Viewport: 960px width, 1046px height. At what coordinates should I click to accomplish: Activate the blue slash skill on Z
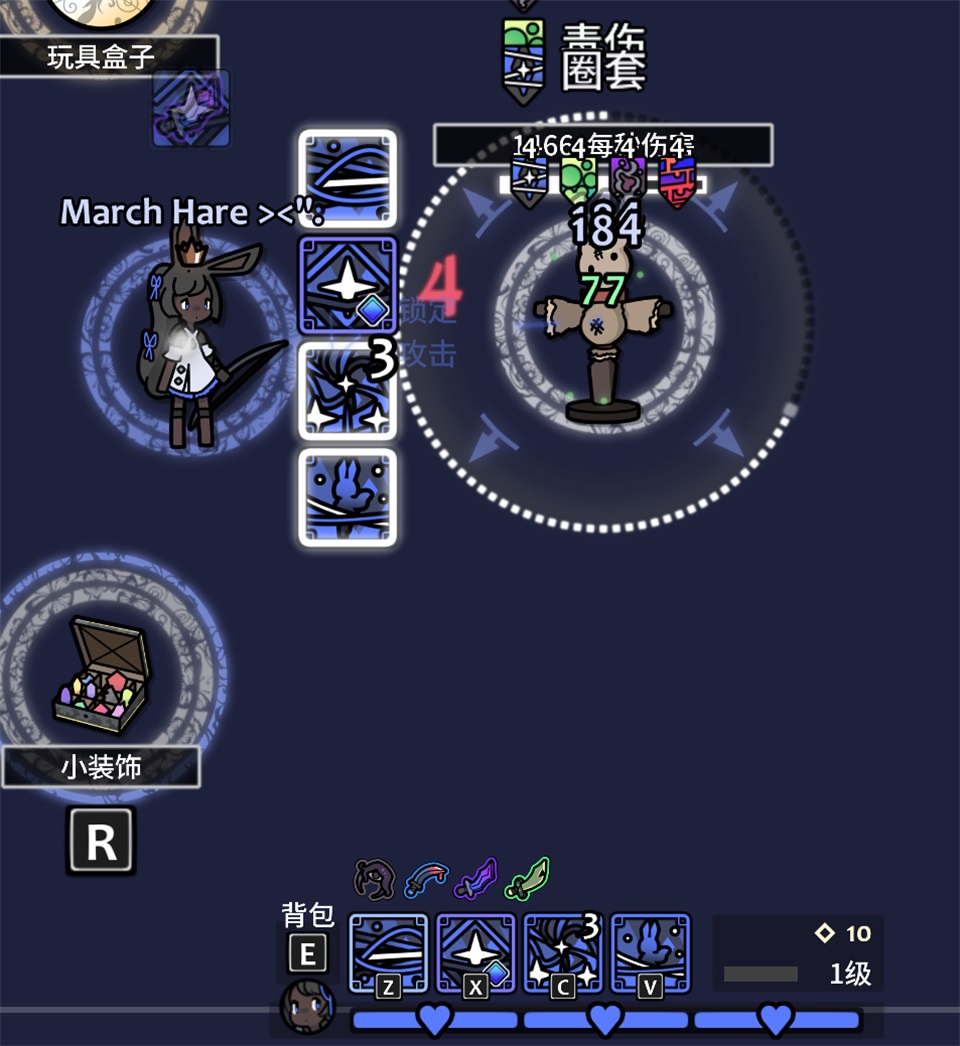click(x=388, y=952)
